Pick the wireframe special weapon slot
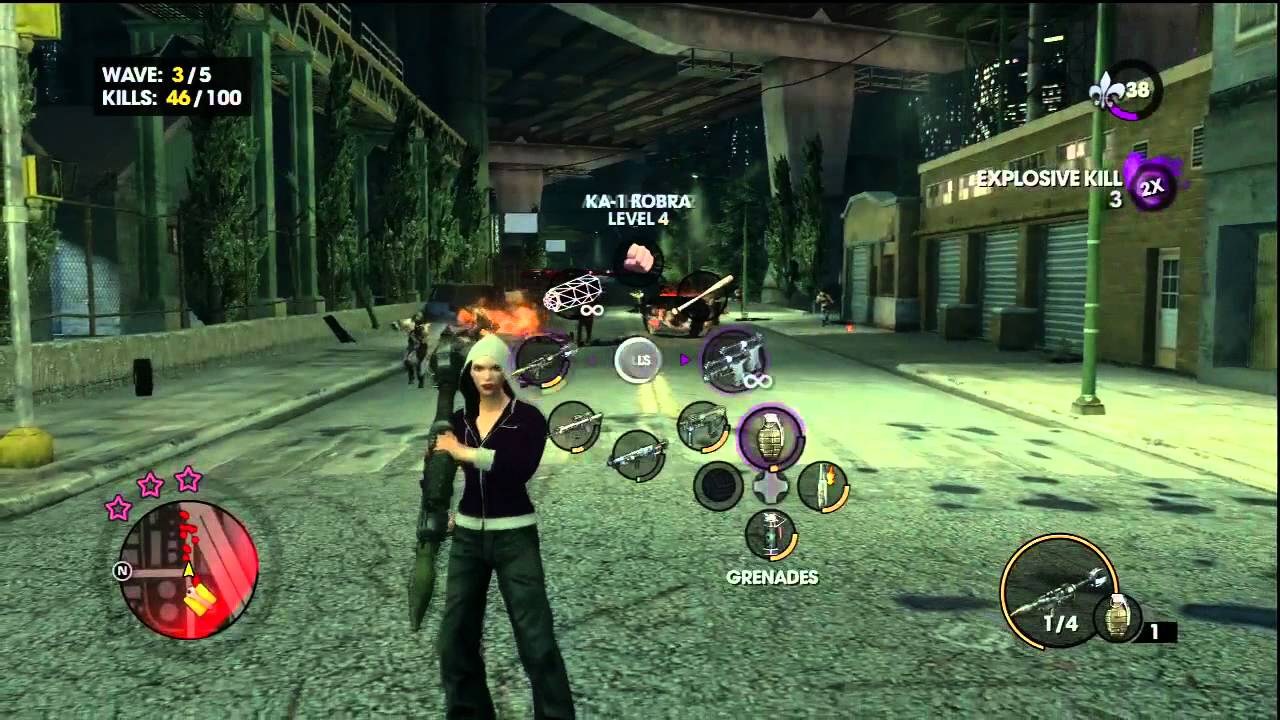 [x=573, y=296]
